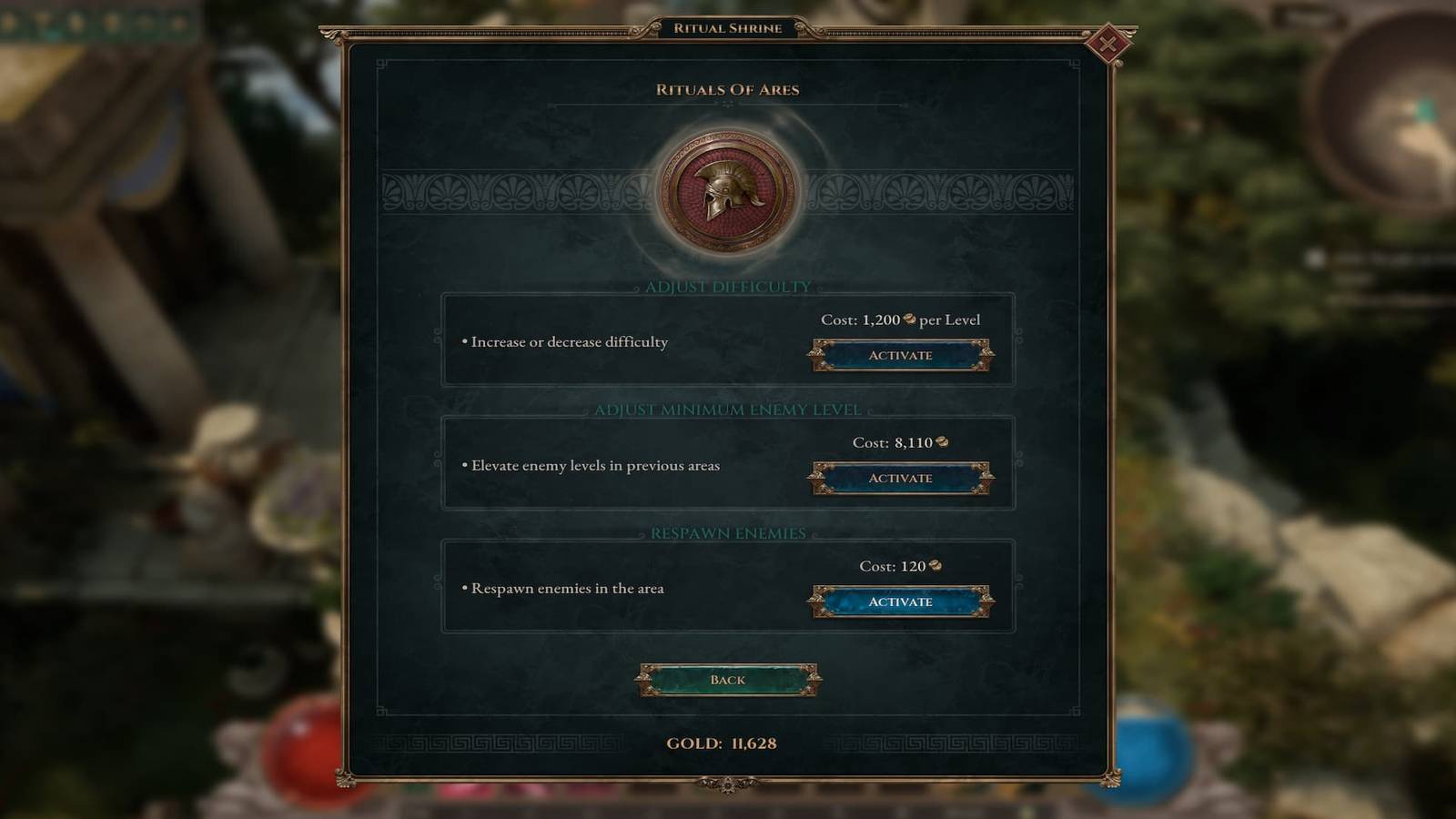Activate the Adjust Minimum Enemy Level ritual

click(901, 479)
